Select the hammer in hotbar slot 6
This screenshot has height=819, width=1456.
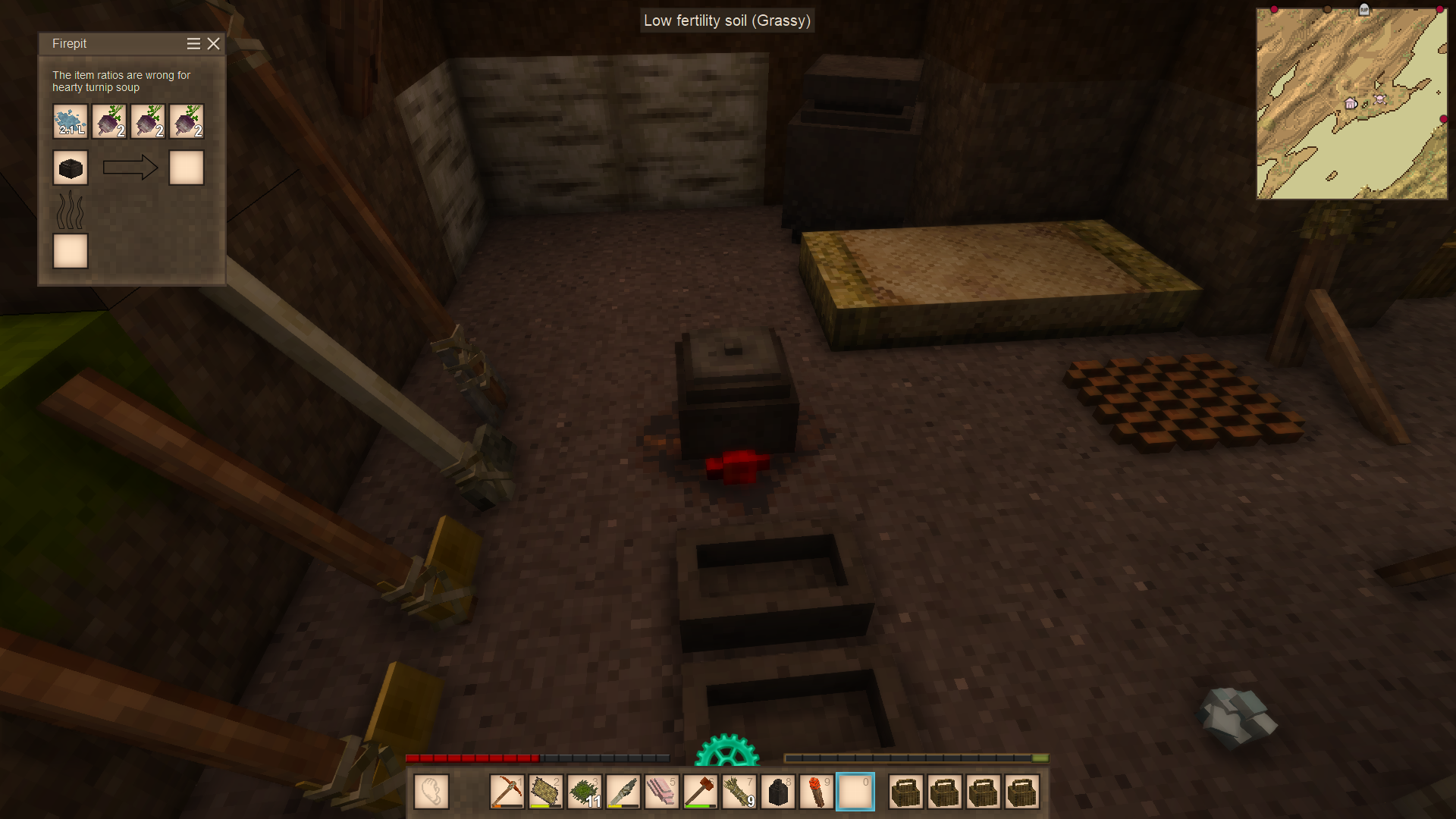pos(700,792)
